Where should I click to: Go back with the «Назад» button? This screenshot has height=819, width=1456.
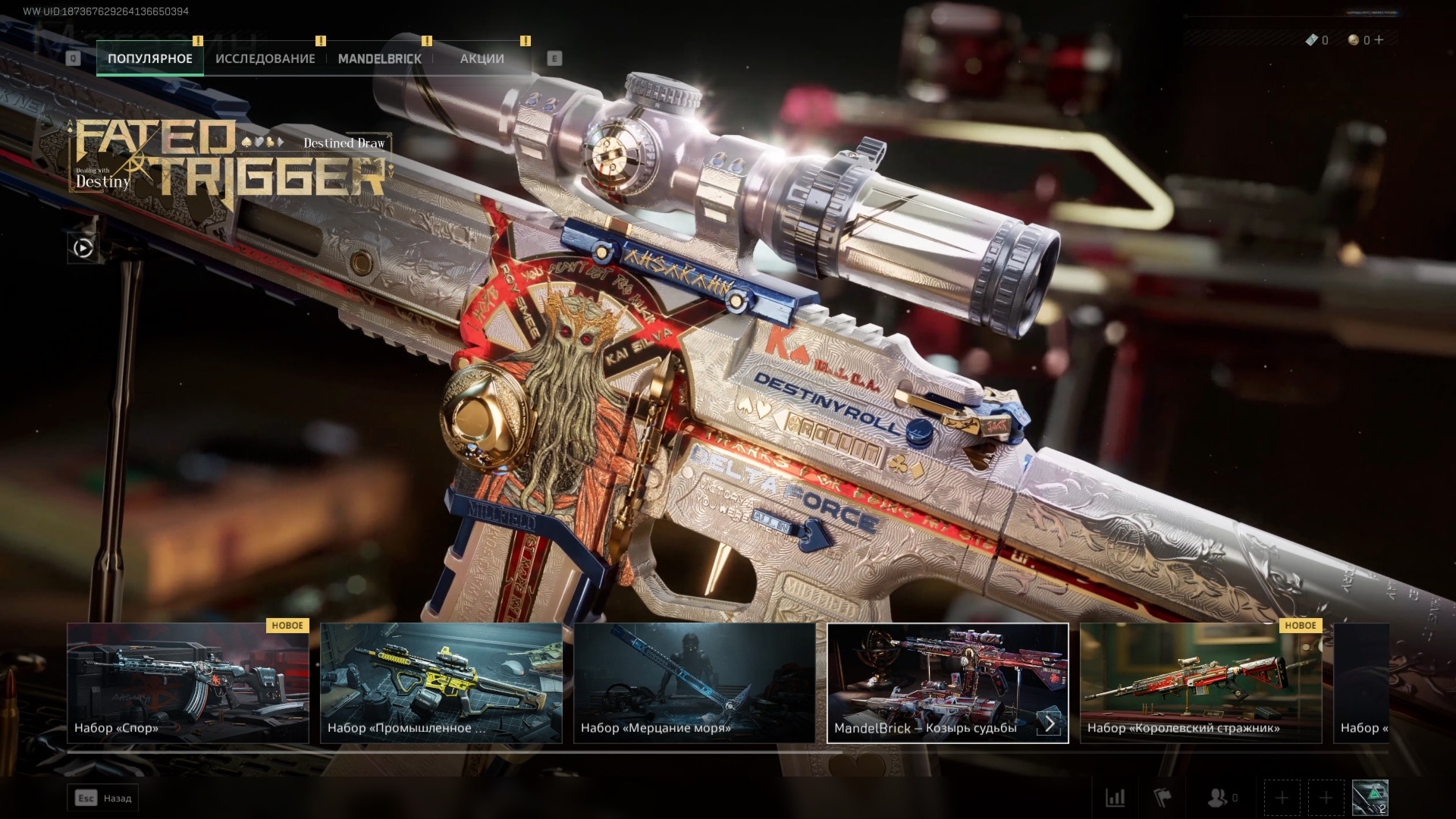coord(104,798)
